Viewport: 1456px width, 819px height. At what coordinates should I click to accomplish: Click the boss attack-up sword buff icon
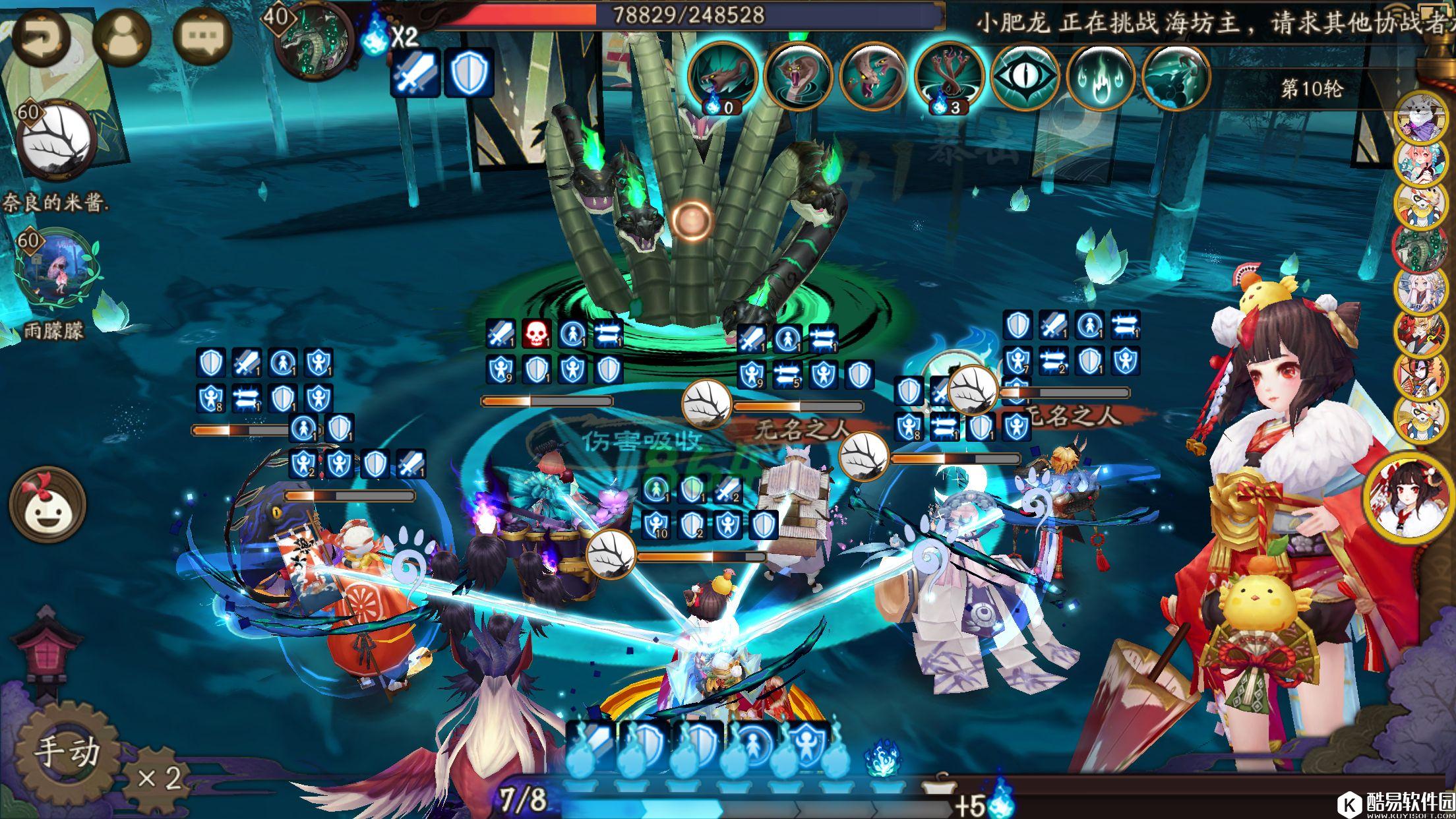pyautogui.click(x=414, y=73)
